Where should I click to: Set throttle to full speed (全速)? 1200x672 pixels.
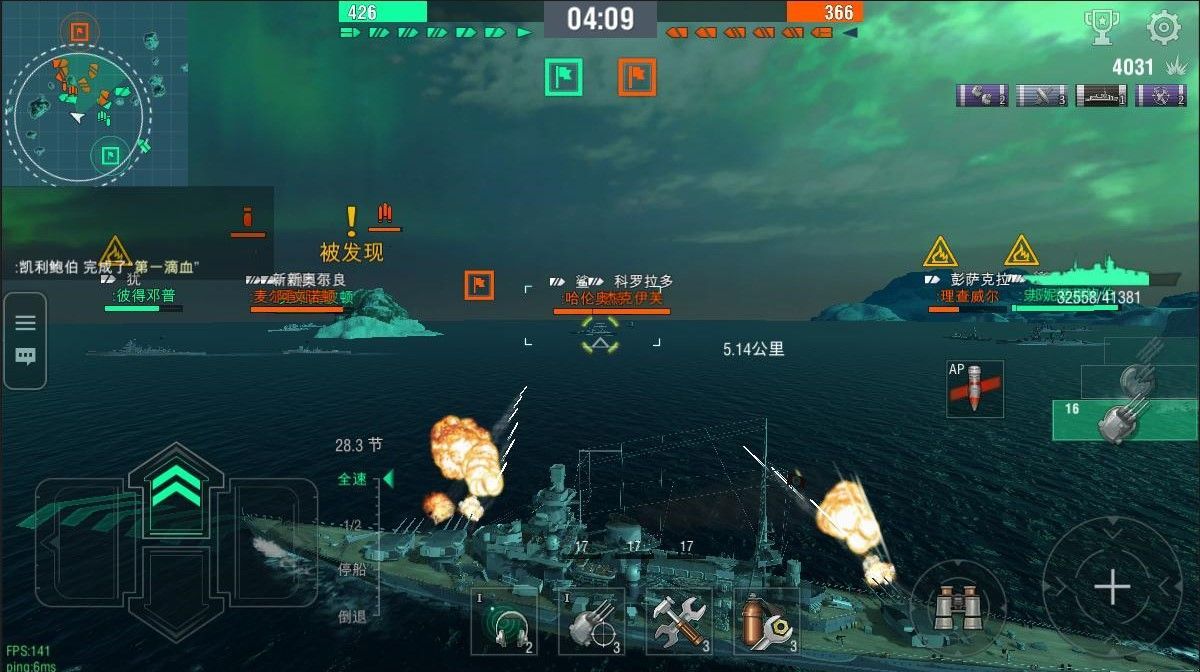(353, 479)
